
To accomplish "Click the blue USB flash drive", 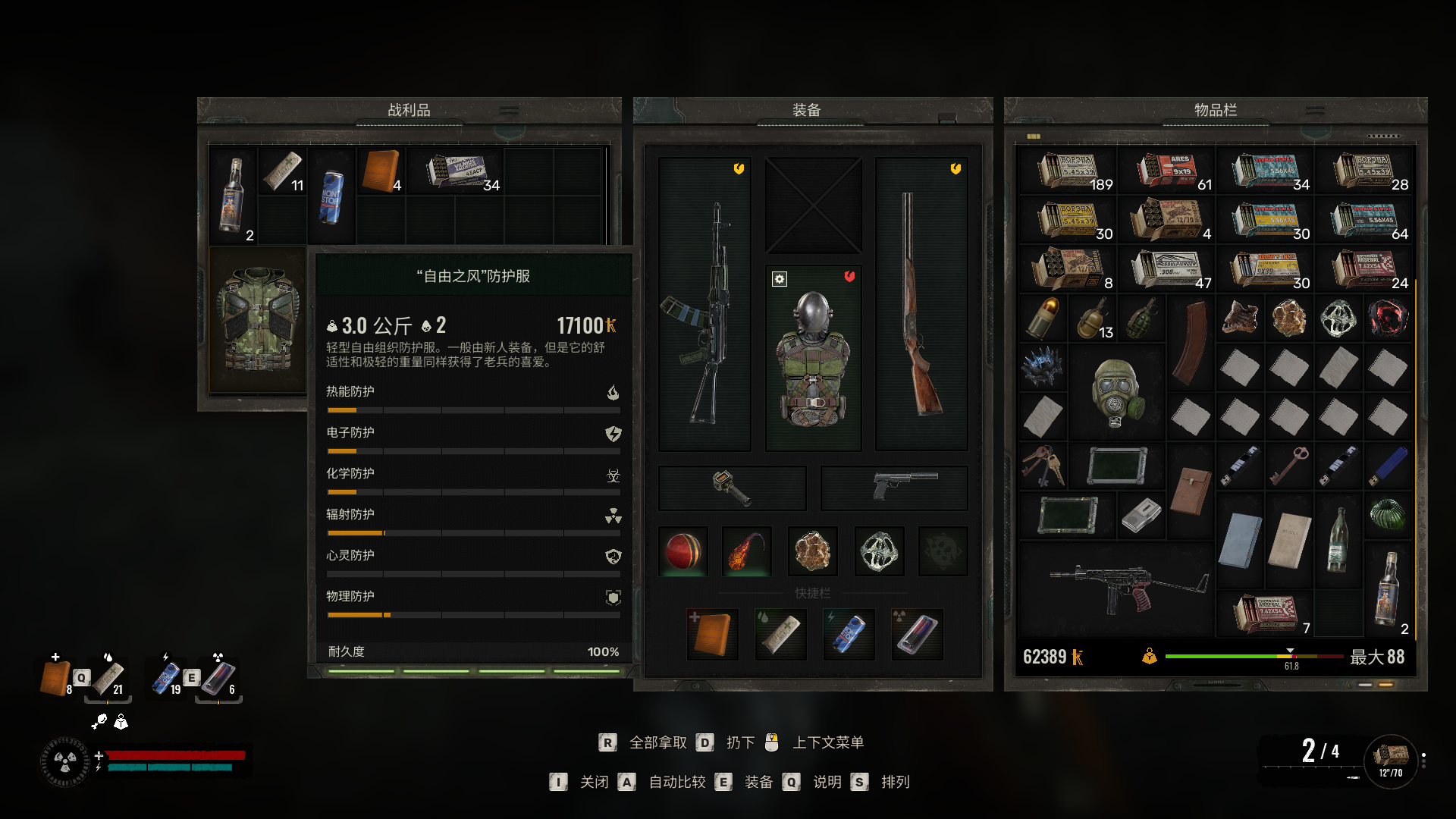I will [x=1388, y=465].
